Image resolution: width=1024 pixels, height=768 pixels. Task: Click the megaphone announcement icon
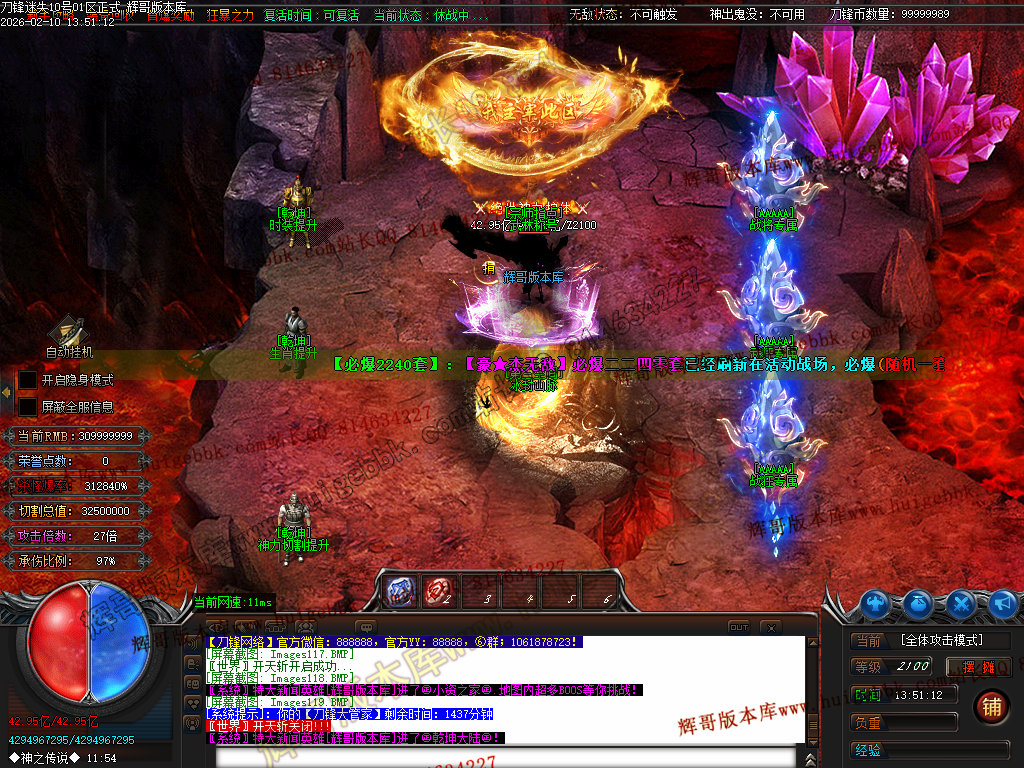(x=1002, y=603)
